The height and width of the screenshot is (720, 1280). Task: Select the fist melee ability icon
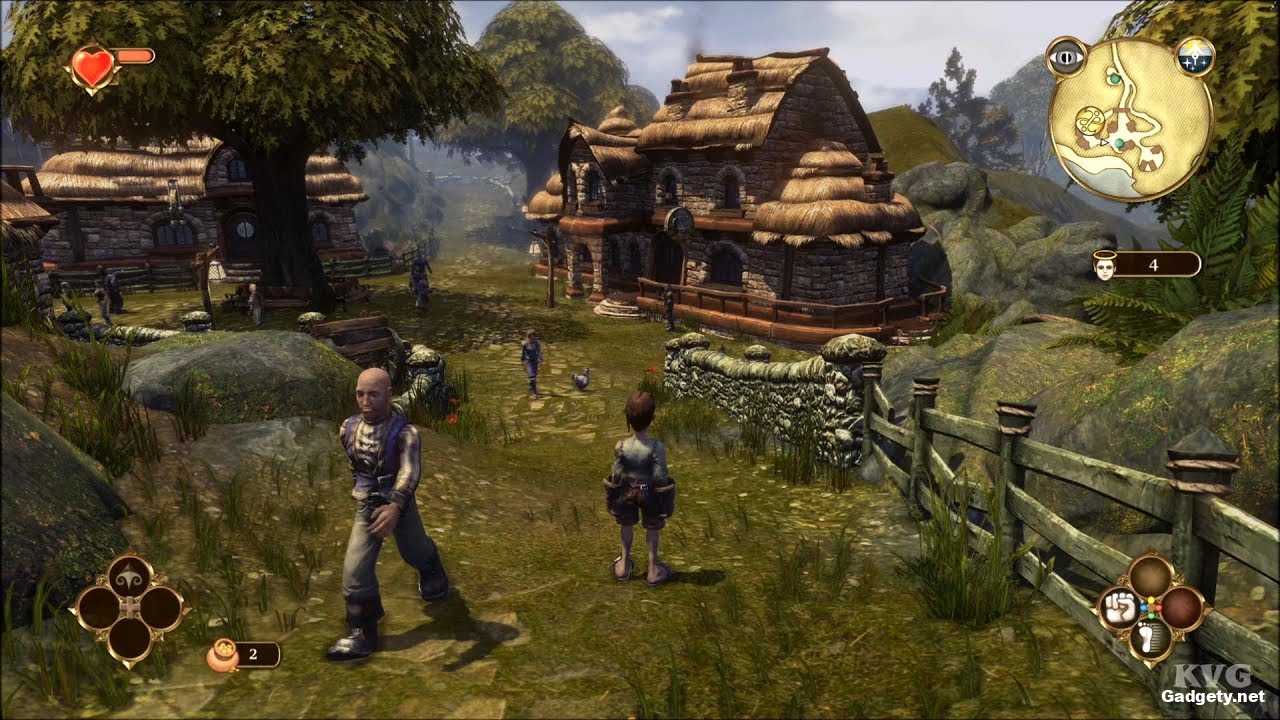(x=1121, y=607)
